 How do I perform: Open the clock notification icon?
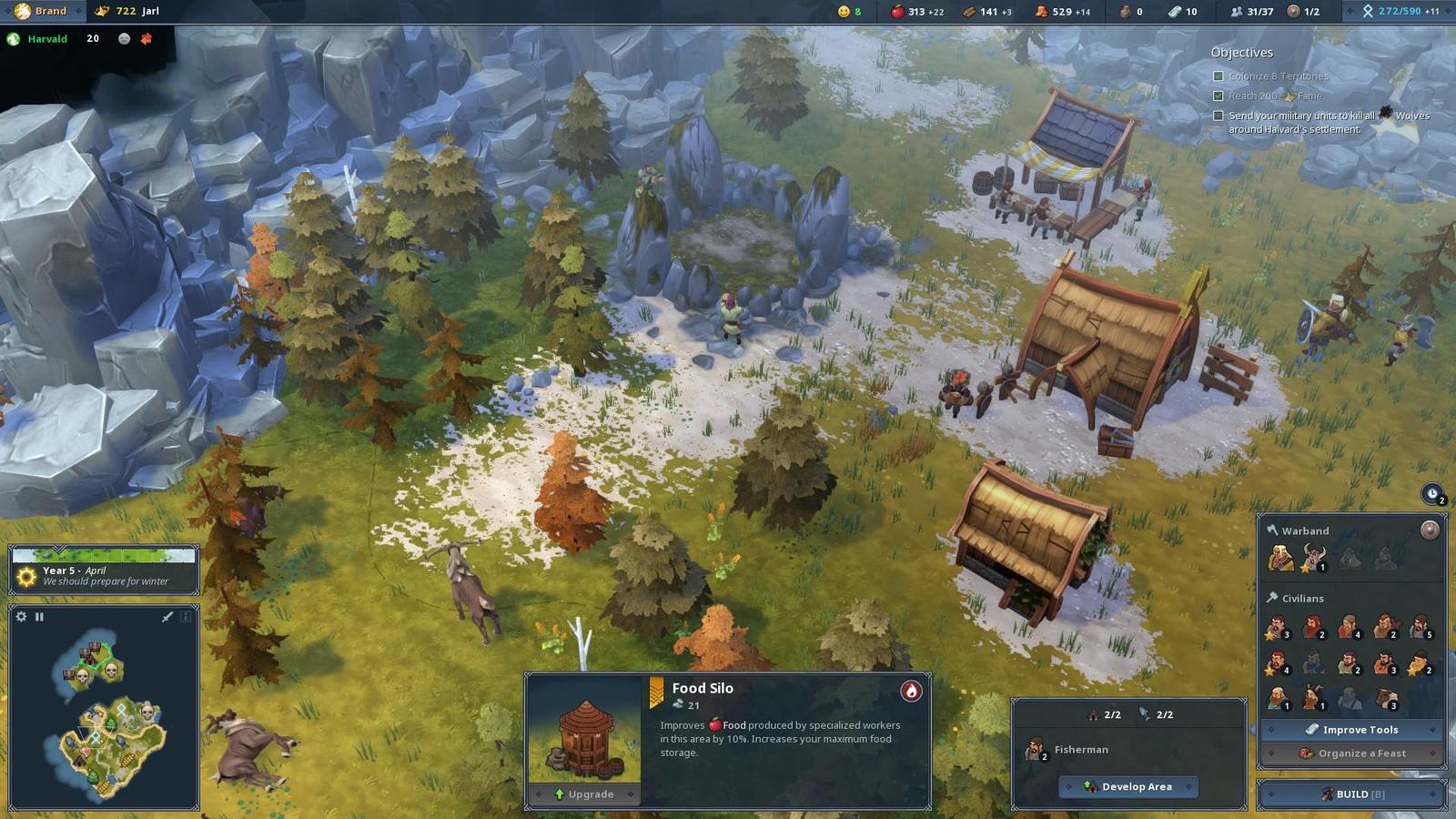[x=1432, y=494]
